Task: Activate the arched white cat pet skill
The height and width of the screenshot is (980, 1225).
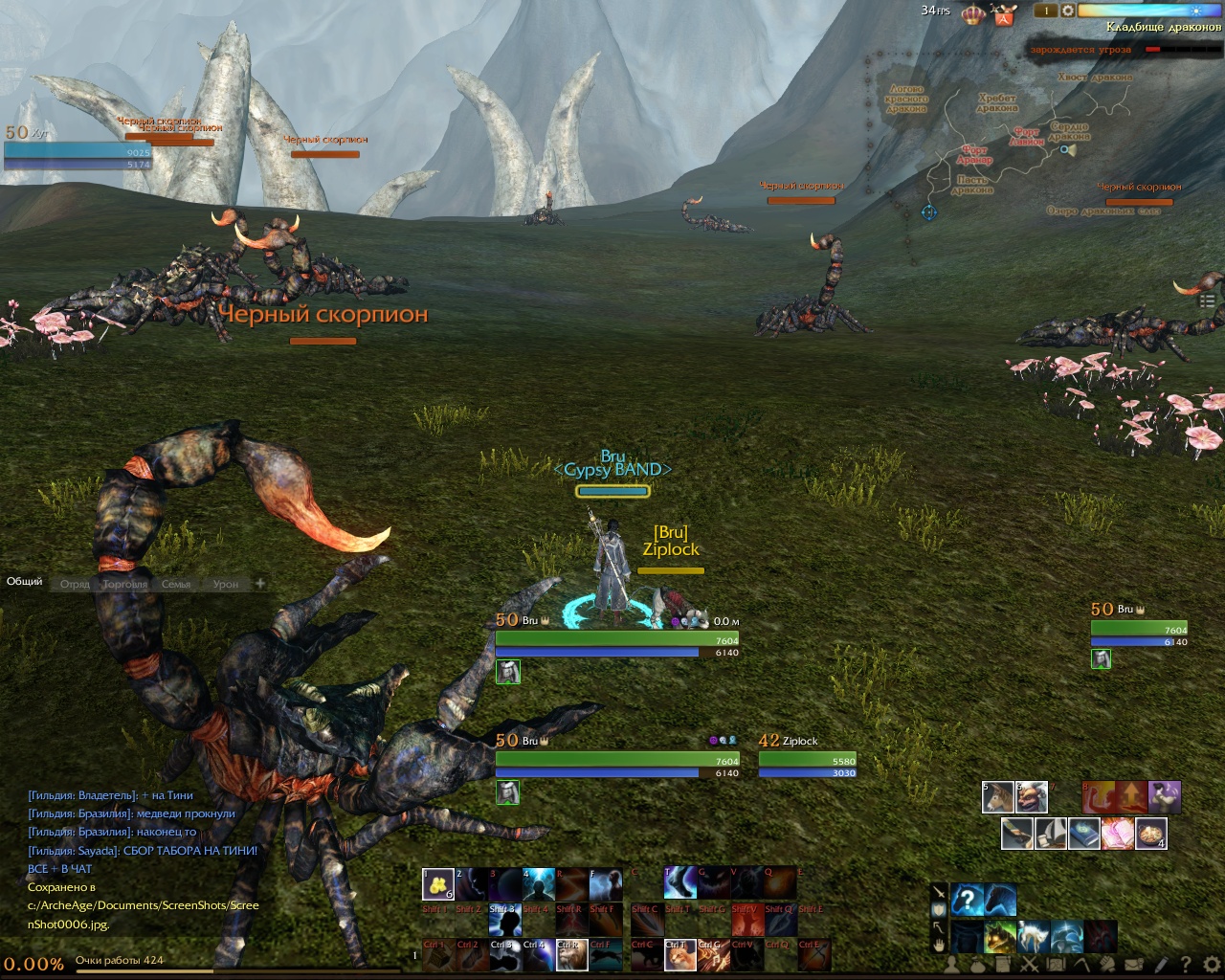Action: [x=1034, y=936]
